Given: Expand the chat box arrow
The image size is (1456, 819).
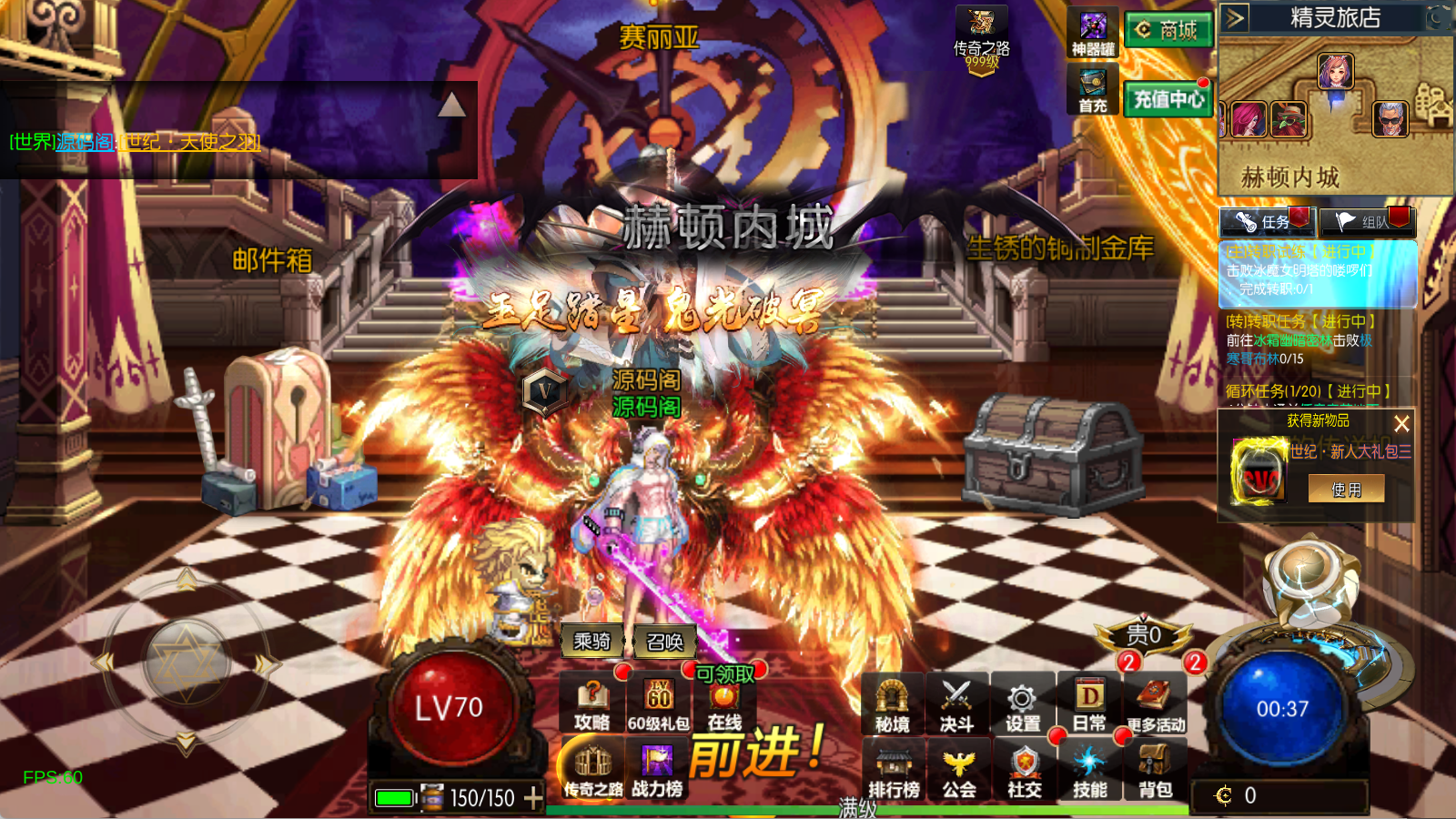Looking at the screenshot, I should (x=451, y=106).
